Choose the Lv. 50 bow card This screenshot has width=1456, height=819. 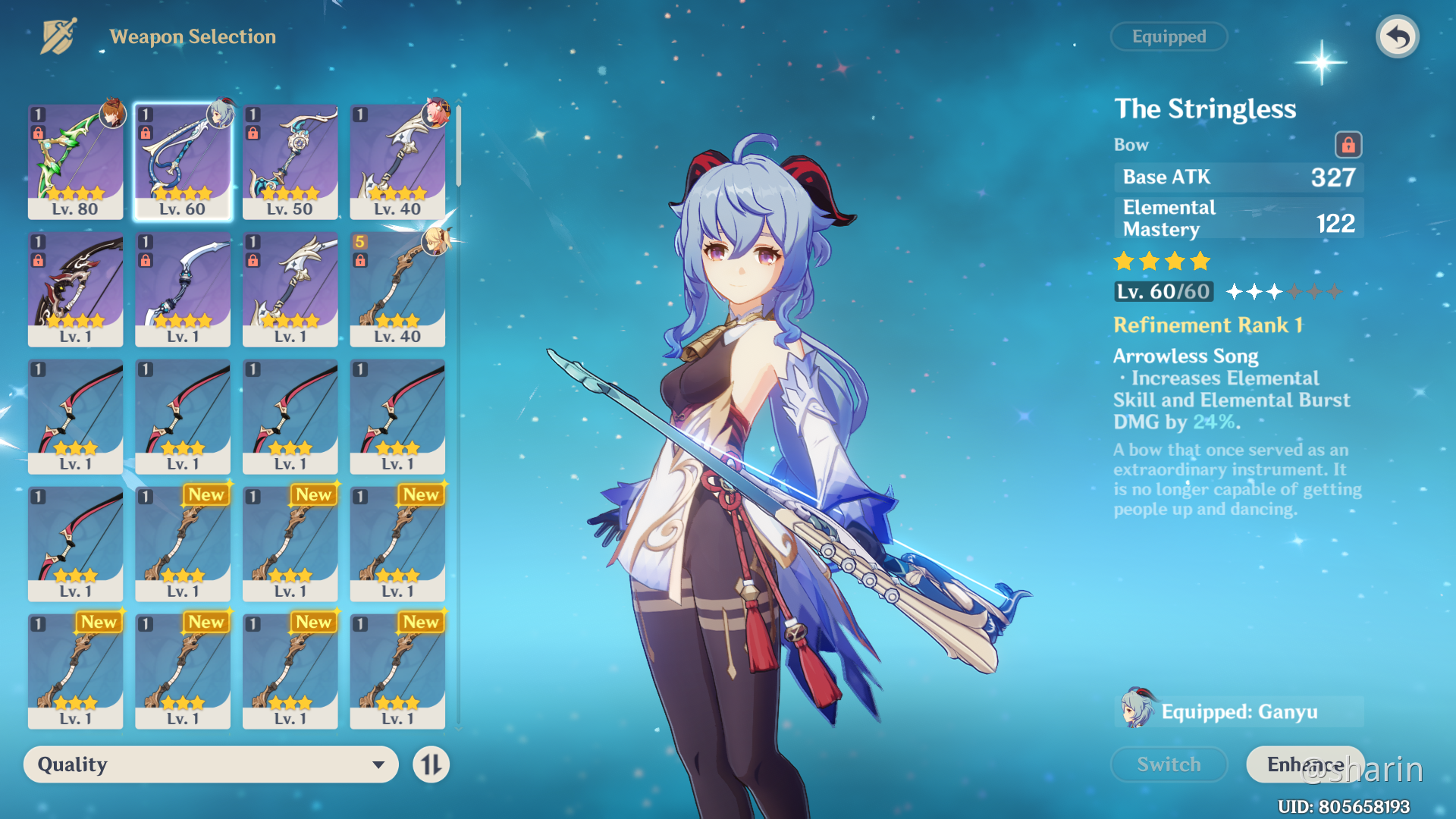(x=290, y=161)
